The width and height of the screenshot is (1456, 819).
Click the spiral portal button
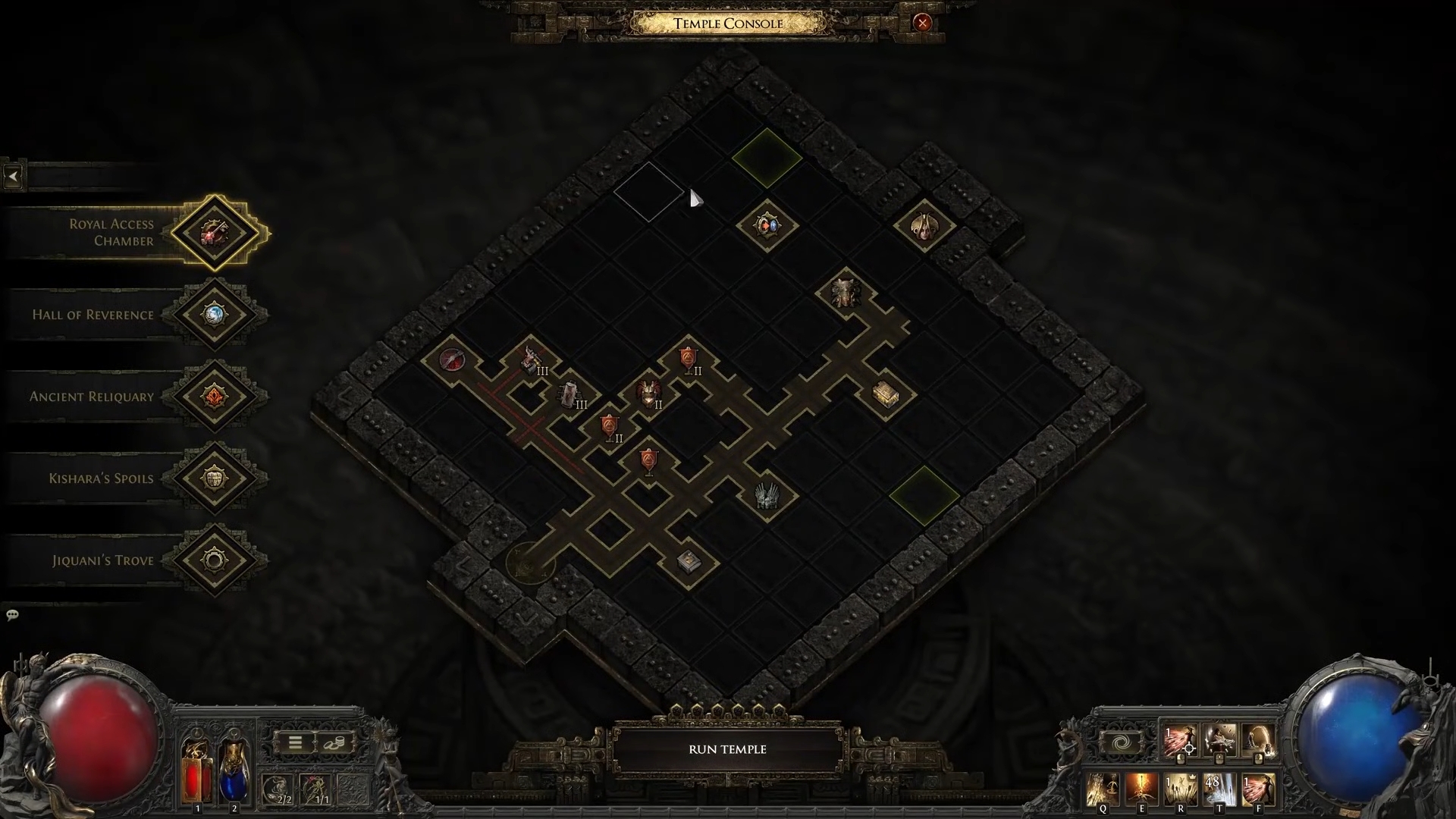pyautogui.click(x=1120, y=742)
